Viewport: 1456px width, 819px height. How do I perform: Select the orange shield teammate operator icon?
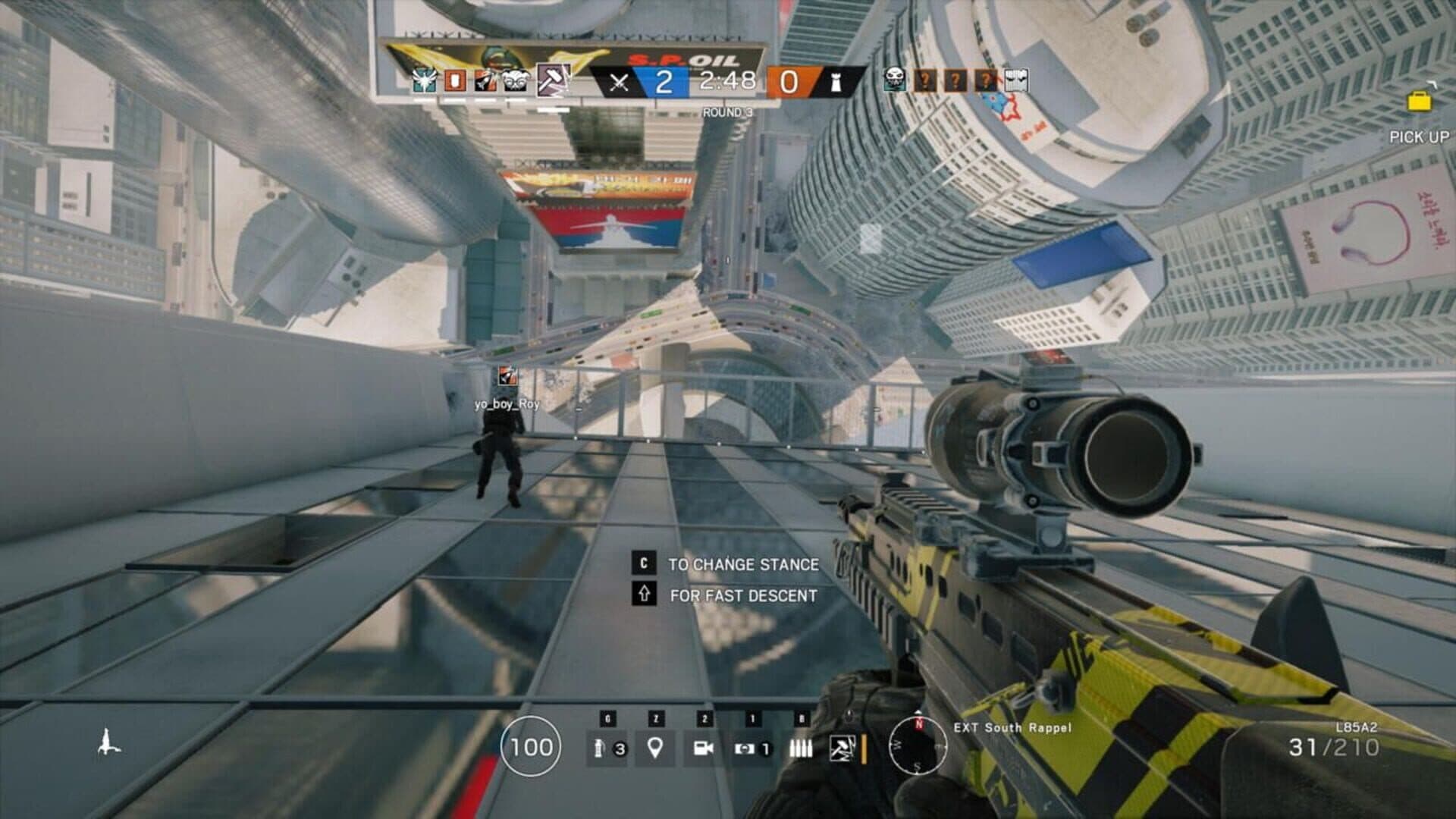click(x=455, y=80)
